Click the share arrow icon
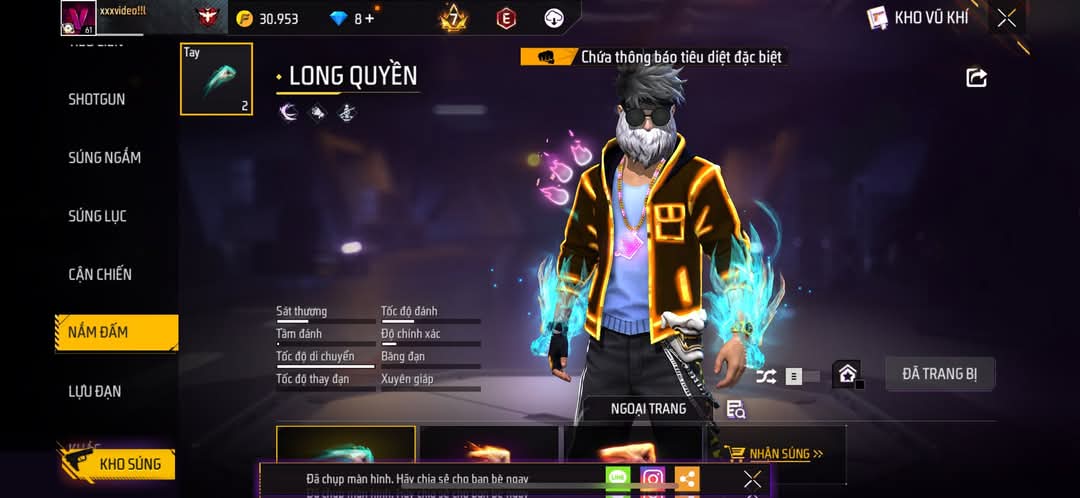The height and width of the screenshot is (498, 1080). [976, 77]
